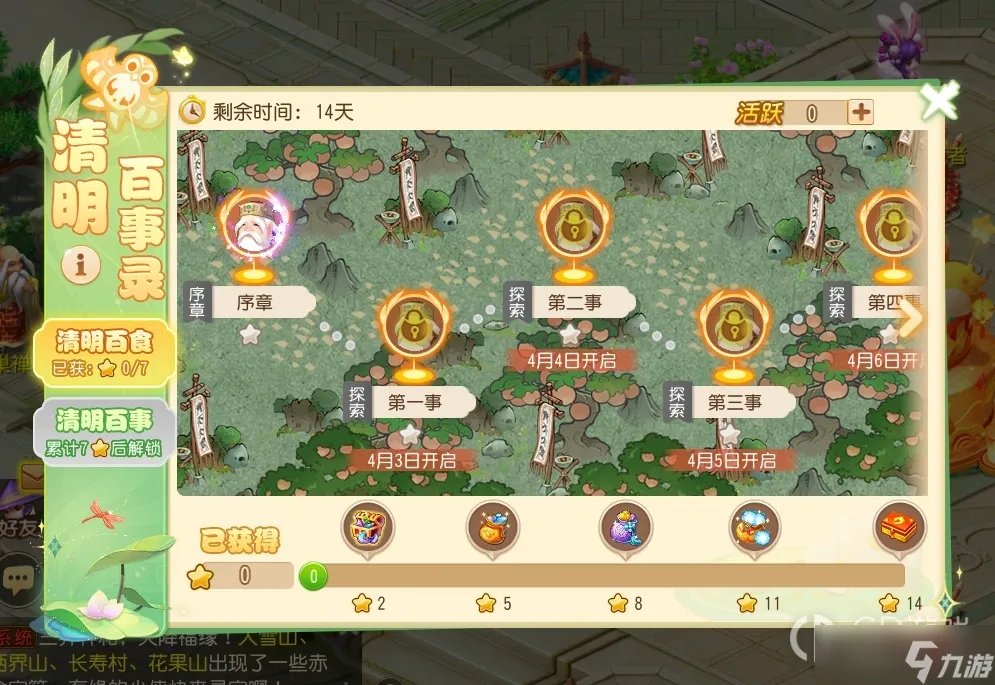Switch to the 清明百食 tab
This screenshot has width=995, height=685.
(103, 354)
